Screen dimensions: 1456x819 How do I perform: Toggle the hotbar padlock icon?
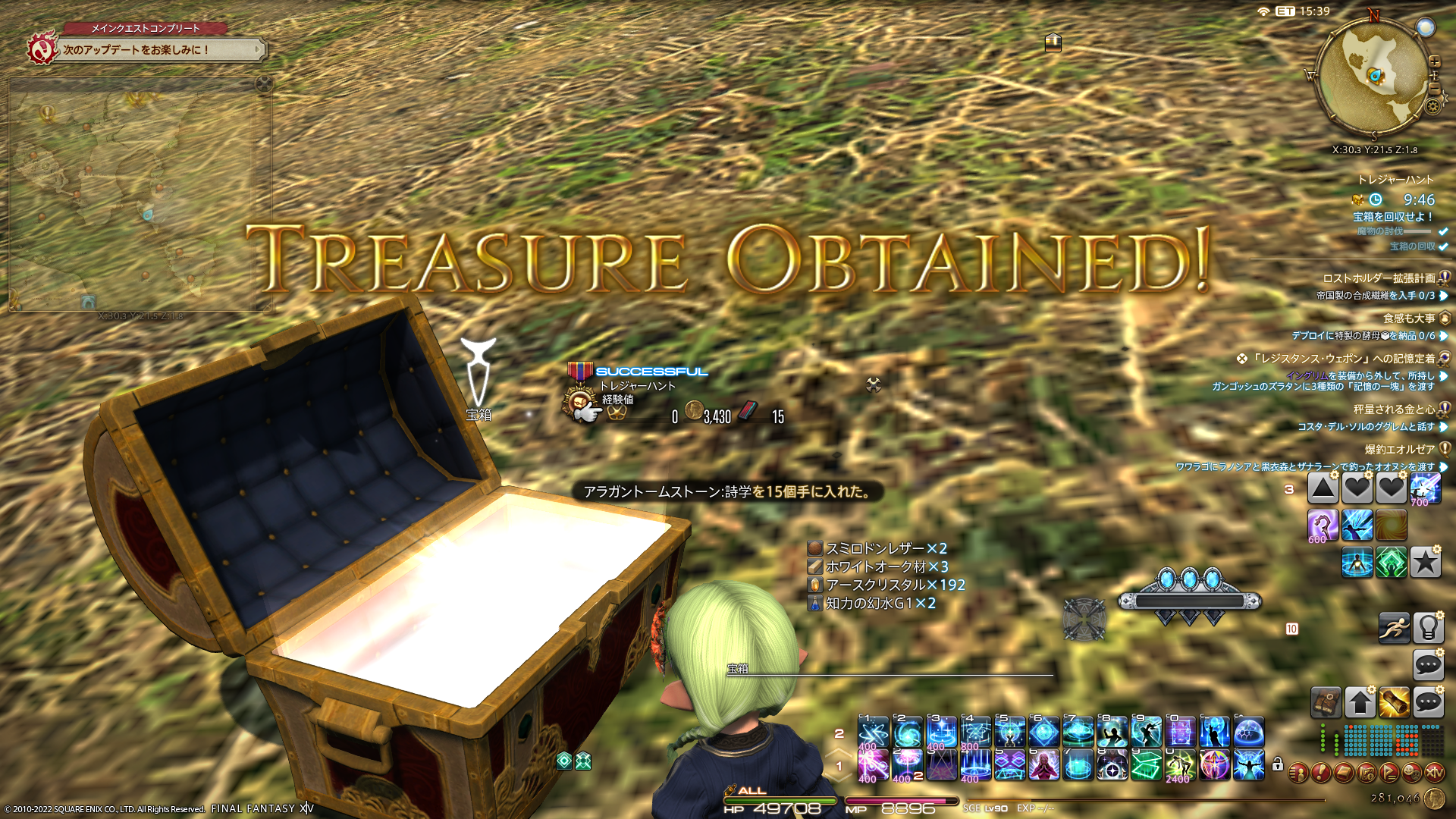[1278, 764]
